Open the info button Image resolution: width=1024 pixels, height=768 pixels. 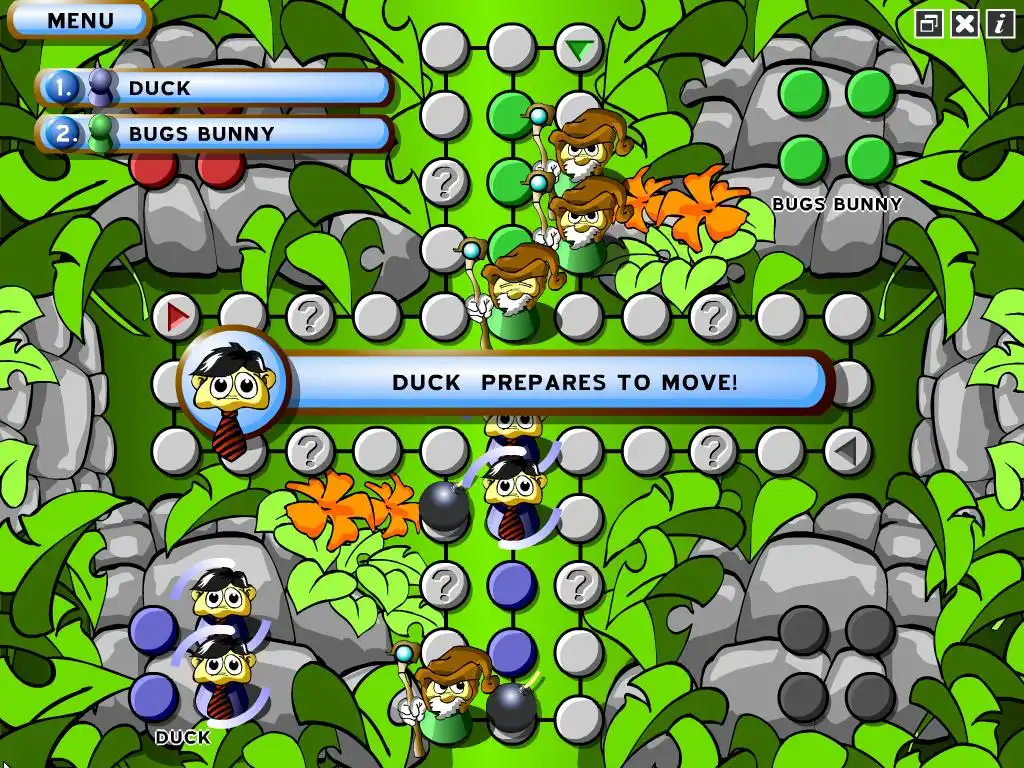[1000, 24]
